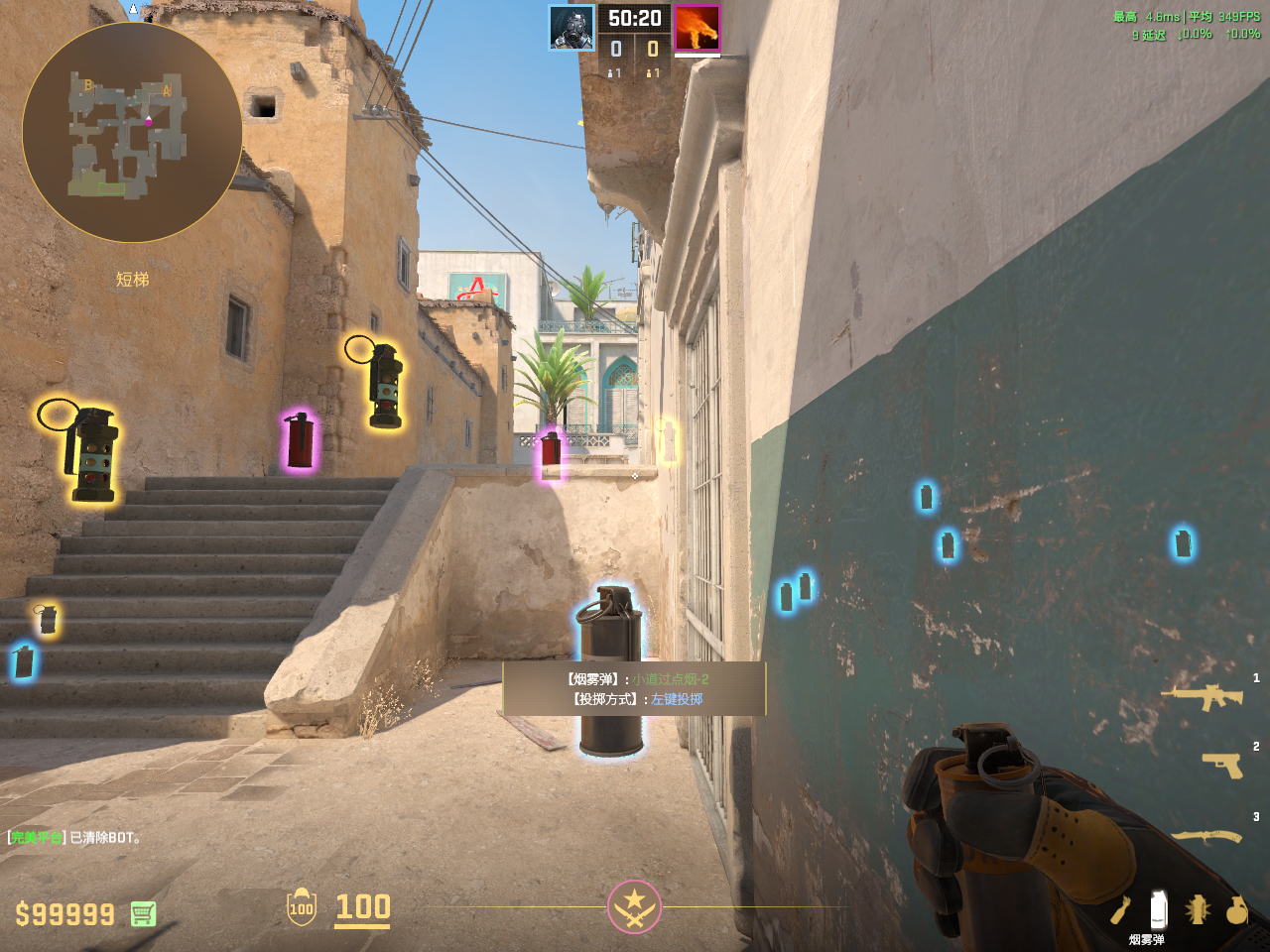Screen dimensions: 1270x952
Task: Open the buy menu cart icon
Action: point(143,913)
